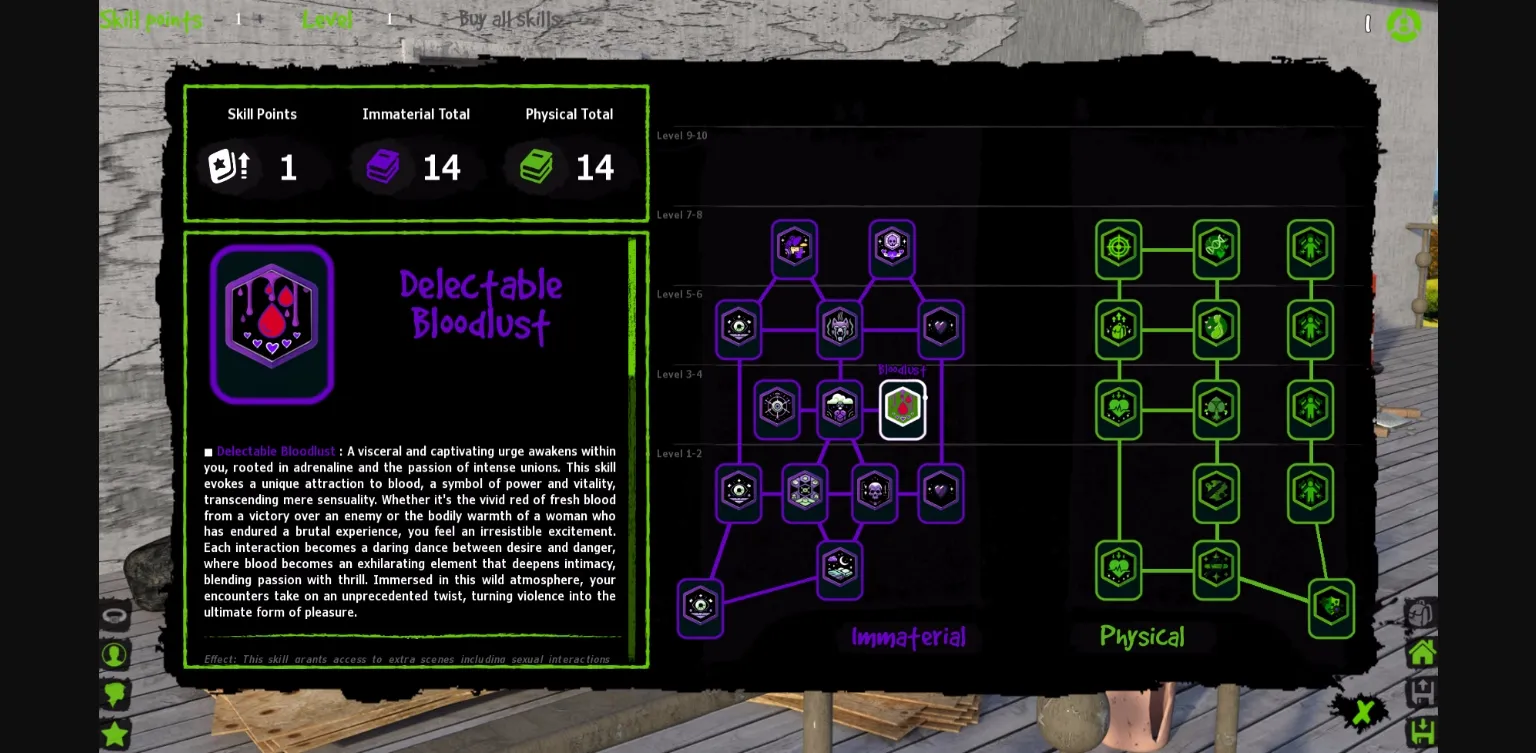Viewport: 1536px width, 753px height.
Task: Increase Skill points with the plus stepper
Action: coord(259,18)
